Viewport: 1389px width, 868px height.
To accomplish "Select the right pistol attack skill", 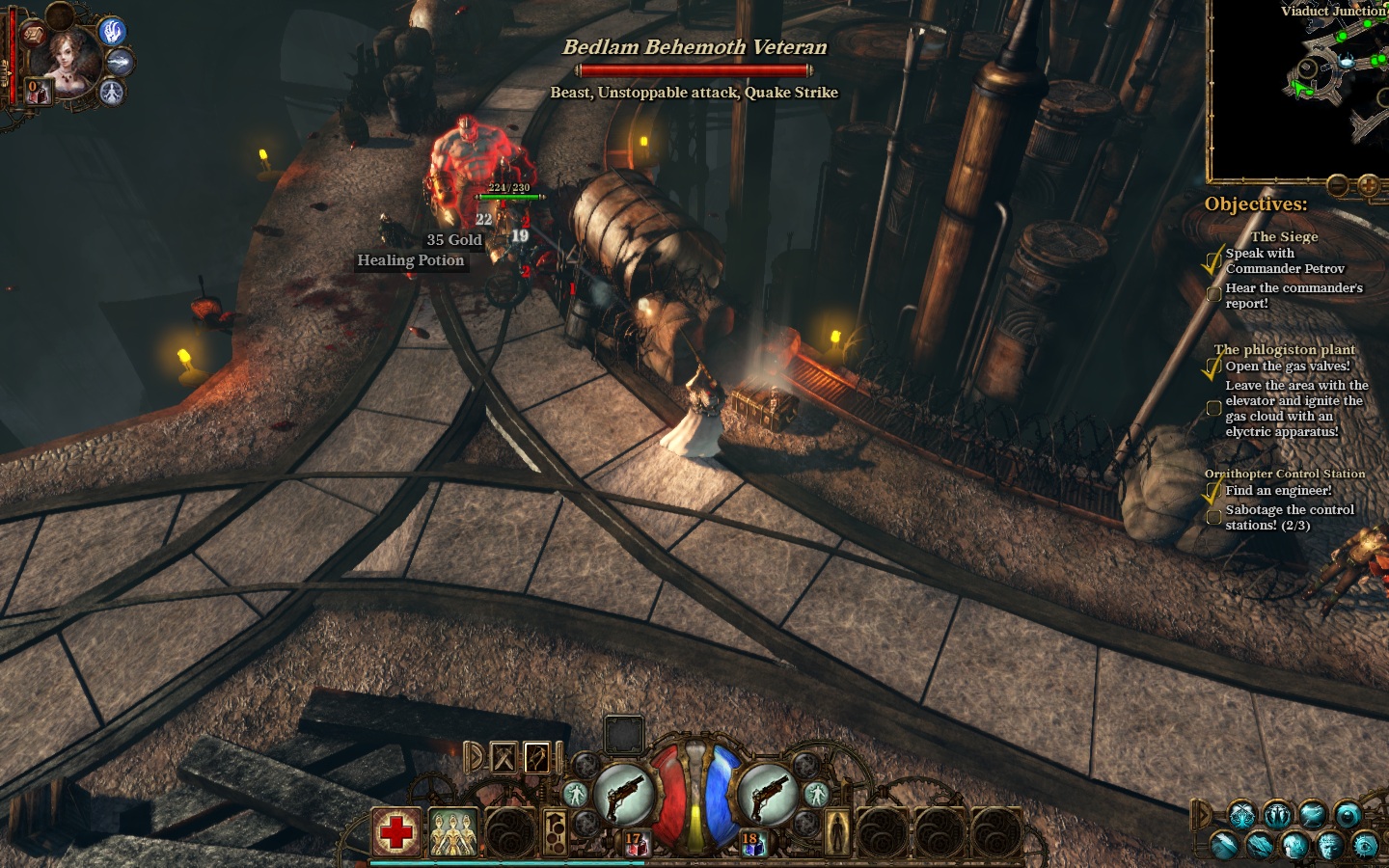I will [x=767, y=796].
